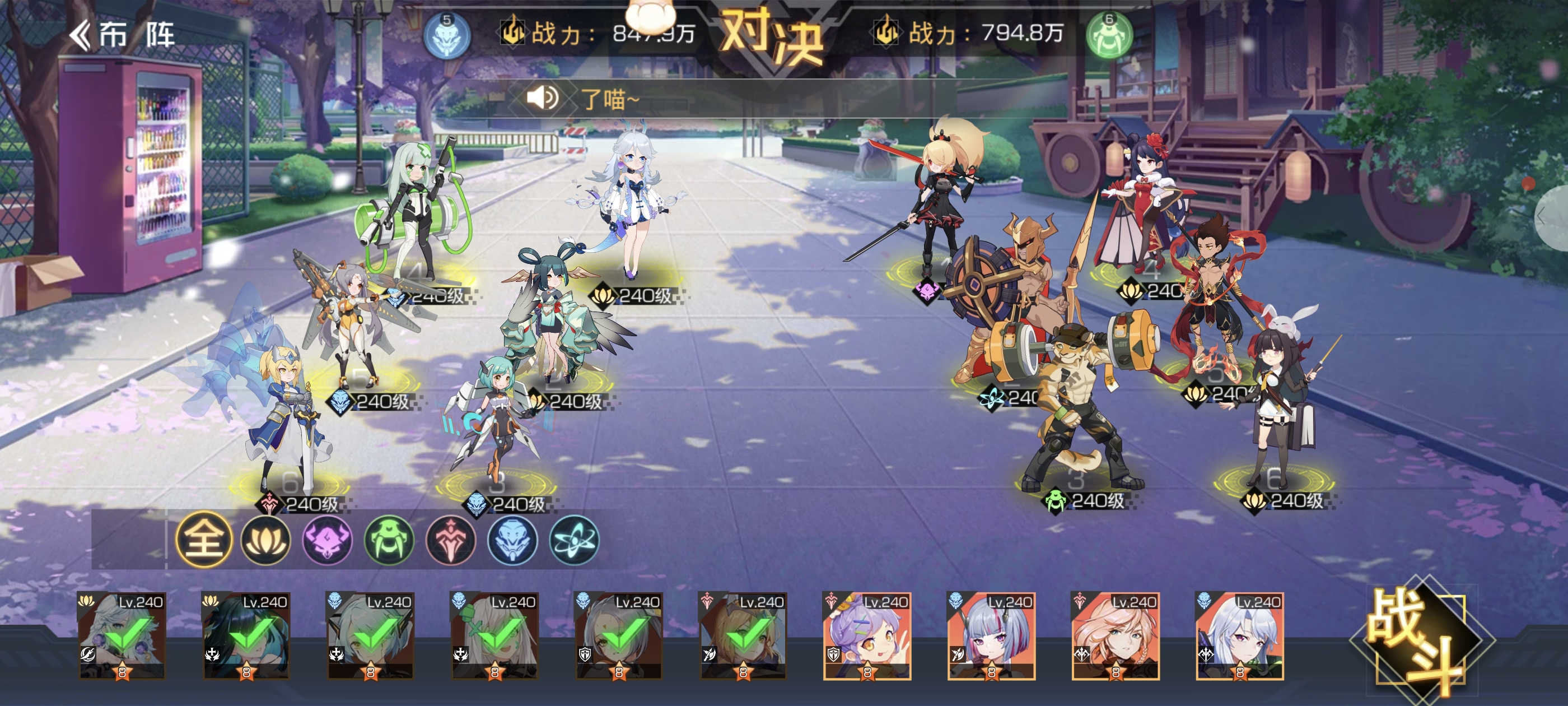Deselect the checked blonde hero card
1568x706 pixels.
(743, 635)
